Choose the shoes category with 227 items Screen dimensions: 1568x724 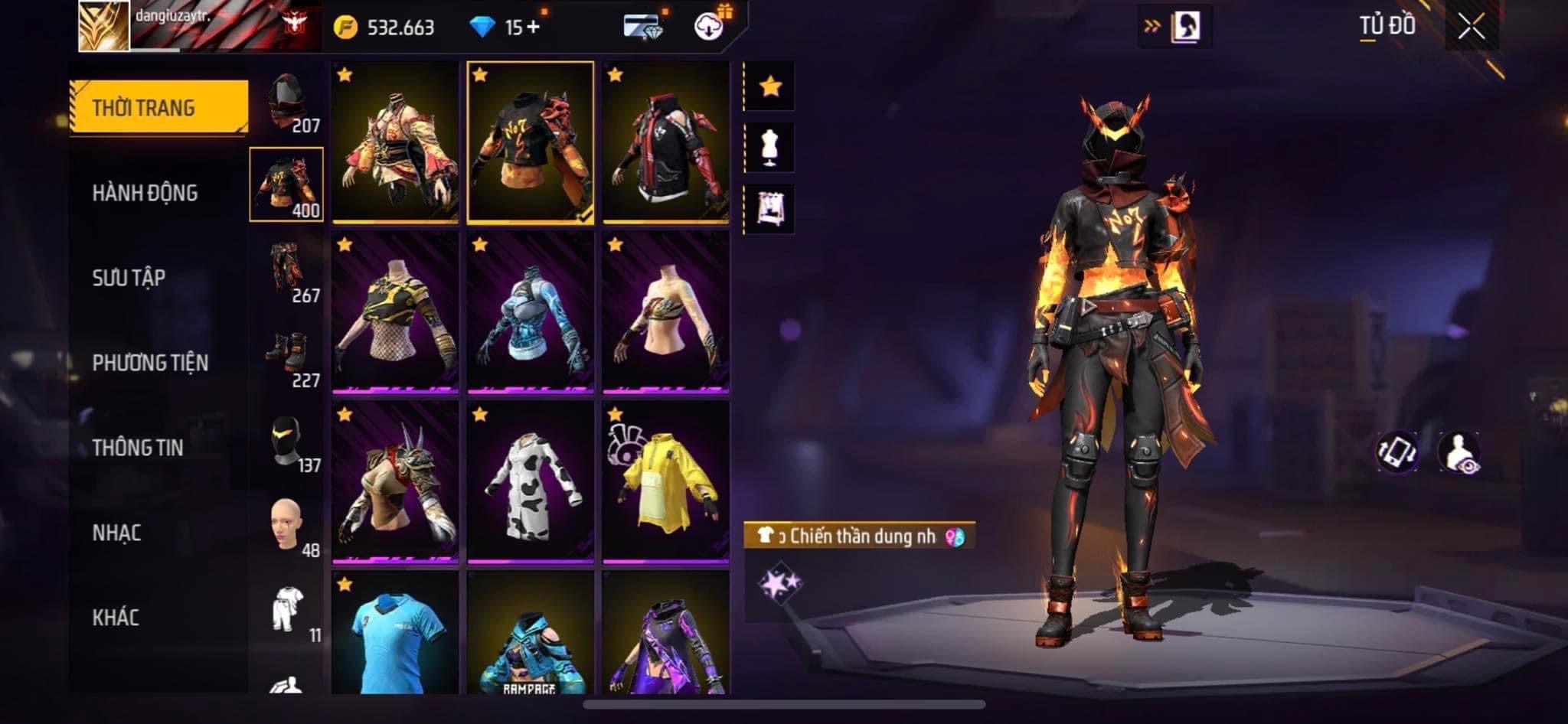click(x=287, y=357)
